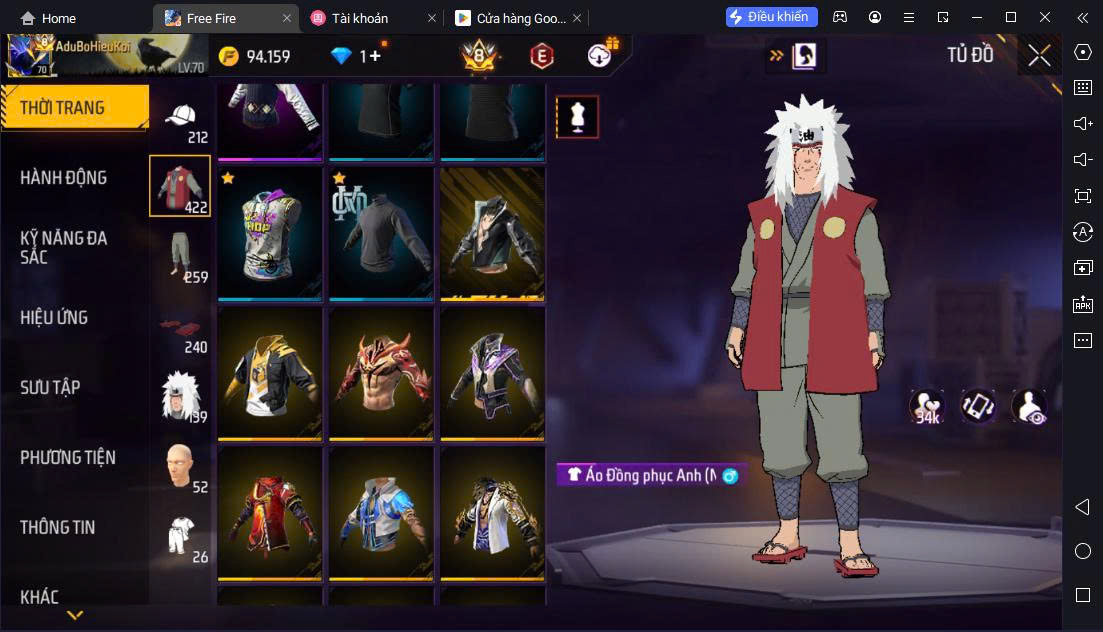Open the THÔNG TIN section

click(x=58, y=527)
